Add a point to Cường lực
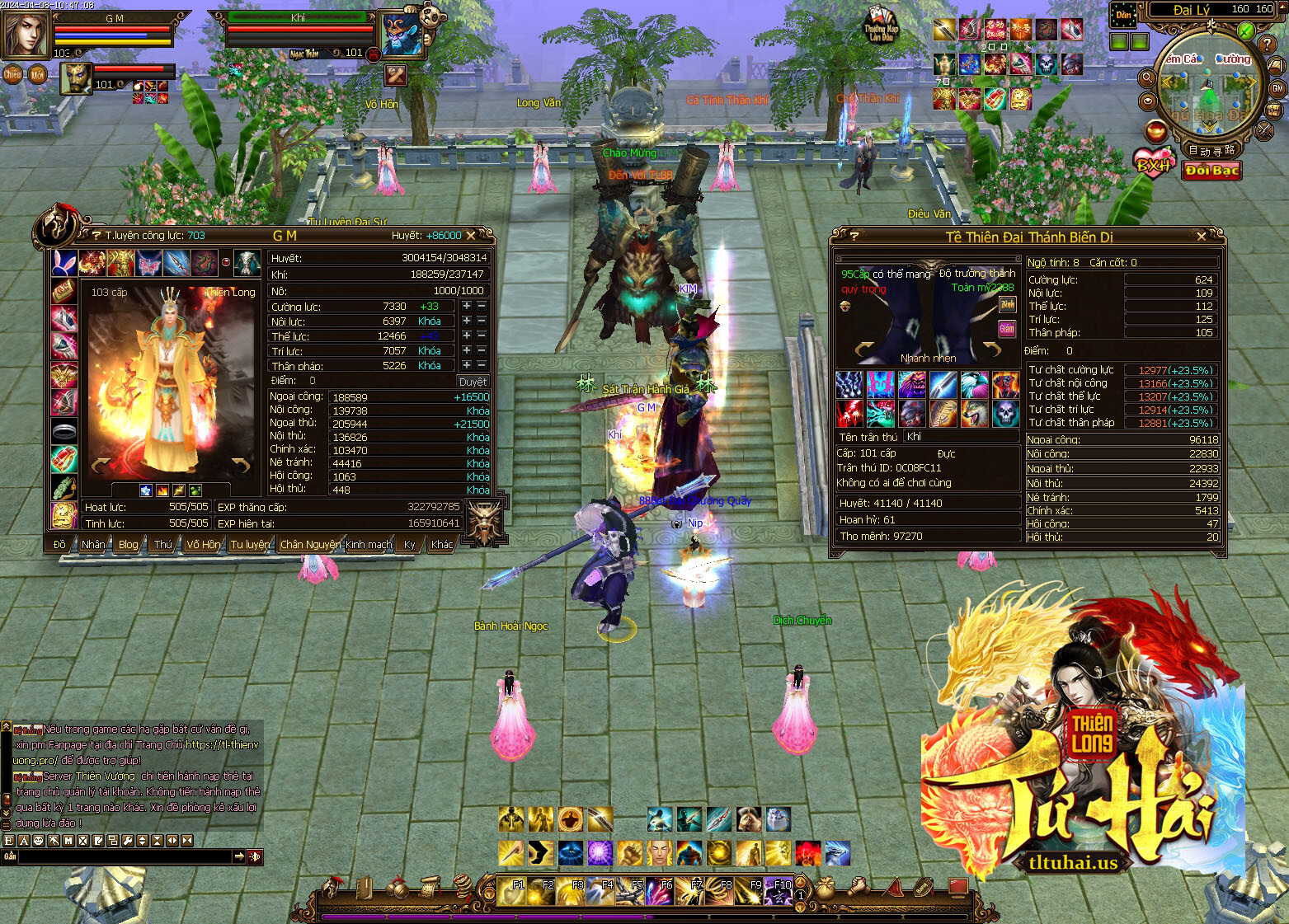Viewport: 1289px width, 924px height. pos(467,306)
